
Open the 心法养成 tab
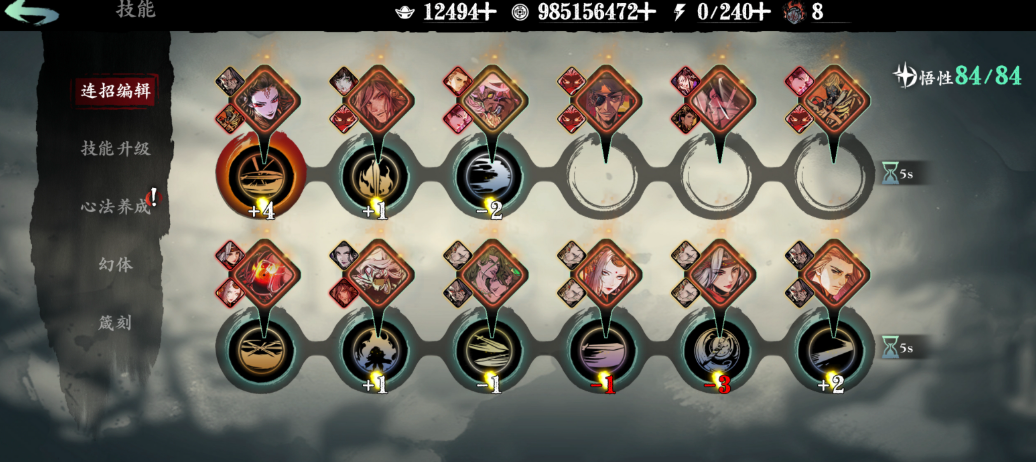[116, 206]
